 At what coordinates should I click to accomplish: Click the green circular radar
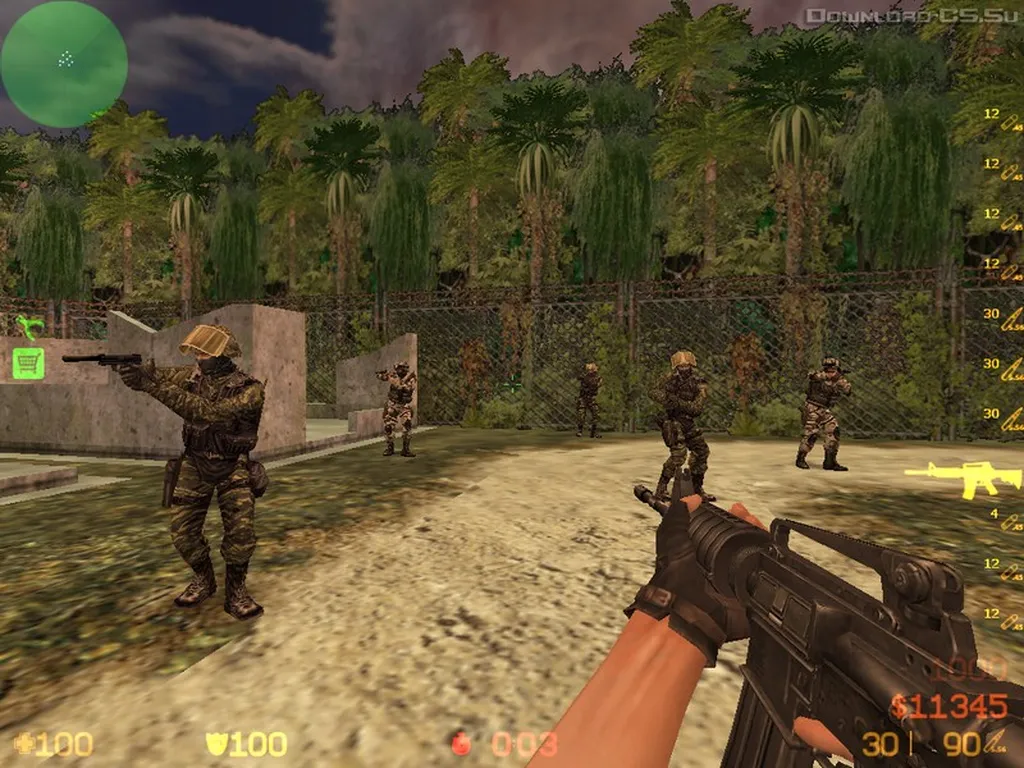[64, 64]
